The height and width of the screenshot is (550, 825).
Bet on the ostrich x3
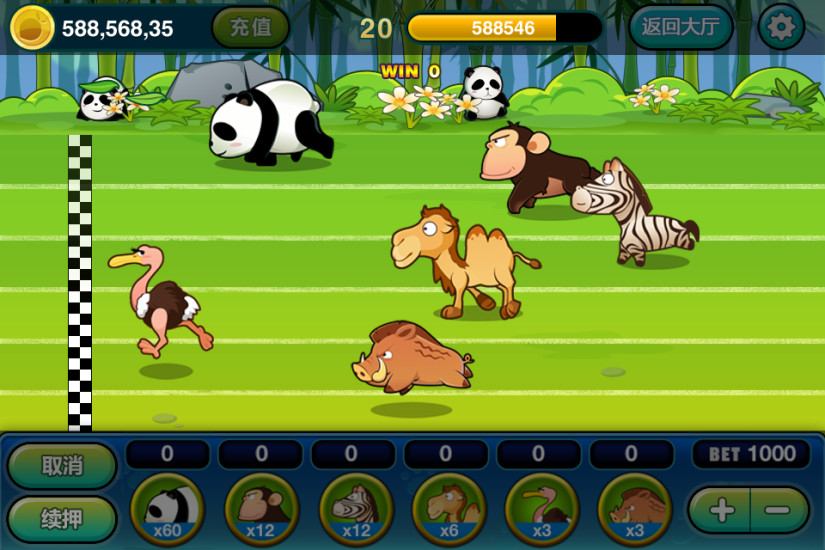click(541, 508)
